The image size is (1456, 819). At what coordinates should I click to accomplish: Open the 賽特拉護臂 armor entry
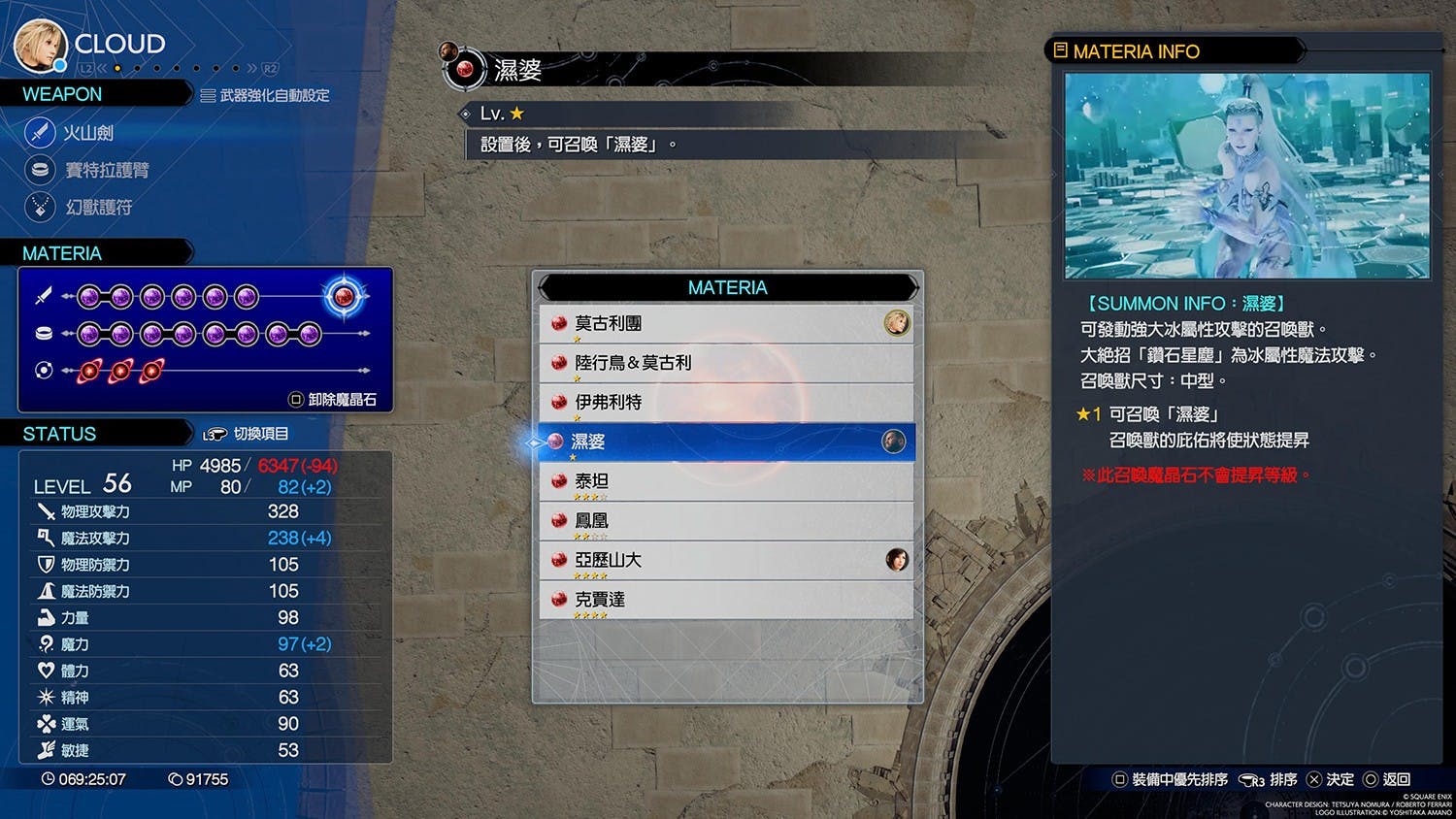106,171
